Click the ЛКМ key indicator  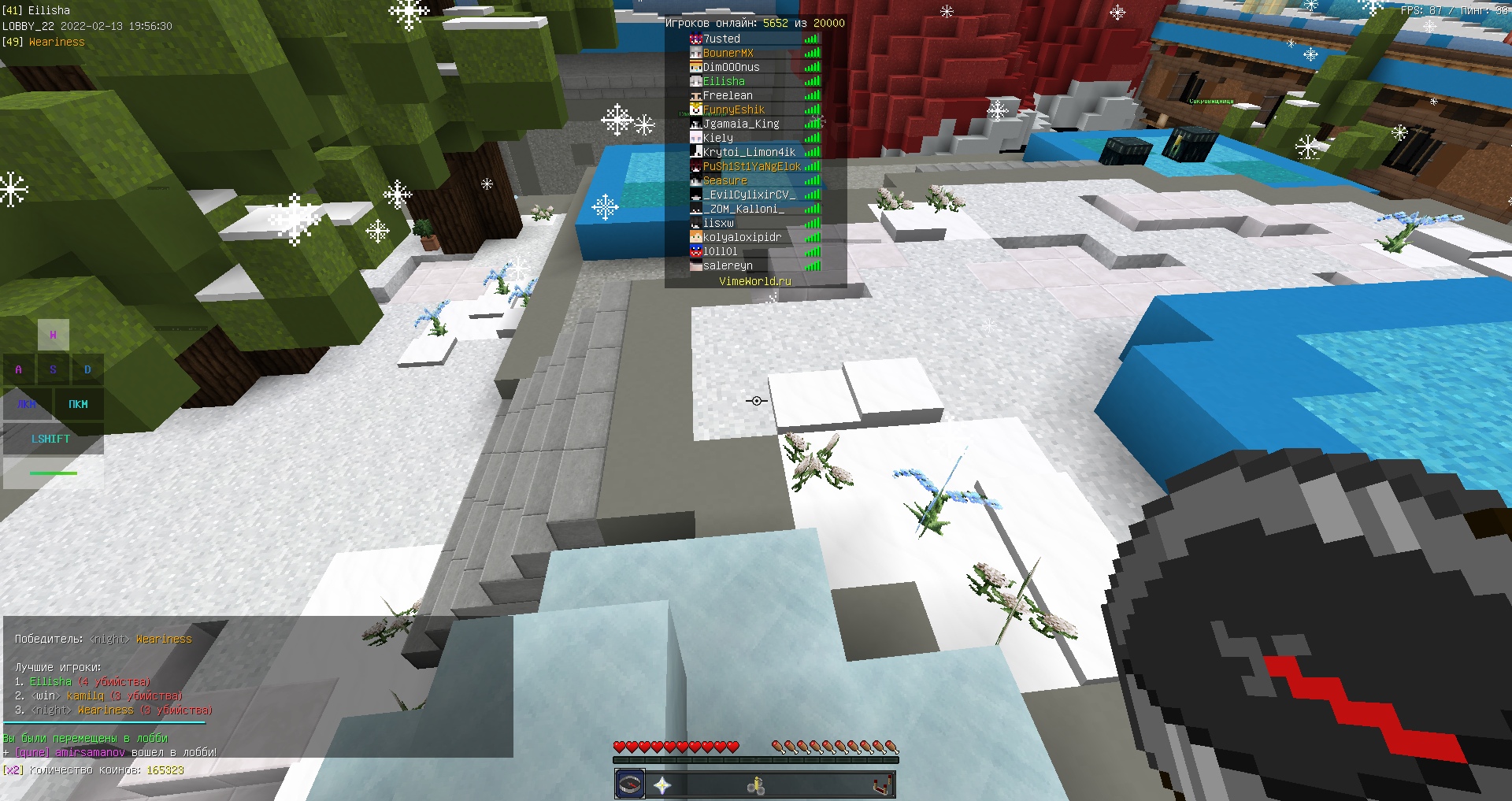[x=26, y=404]
